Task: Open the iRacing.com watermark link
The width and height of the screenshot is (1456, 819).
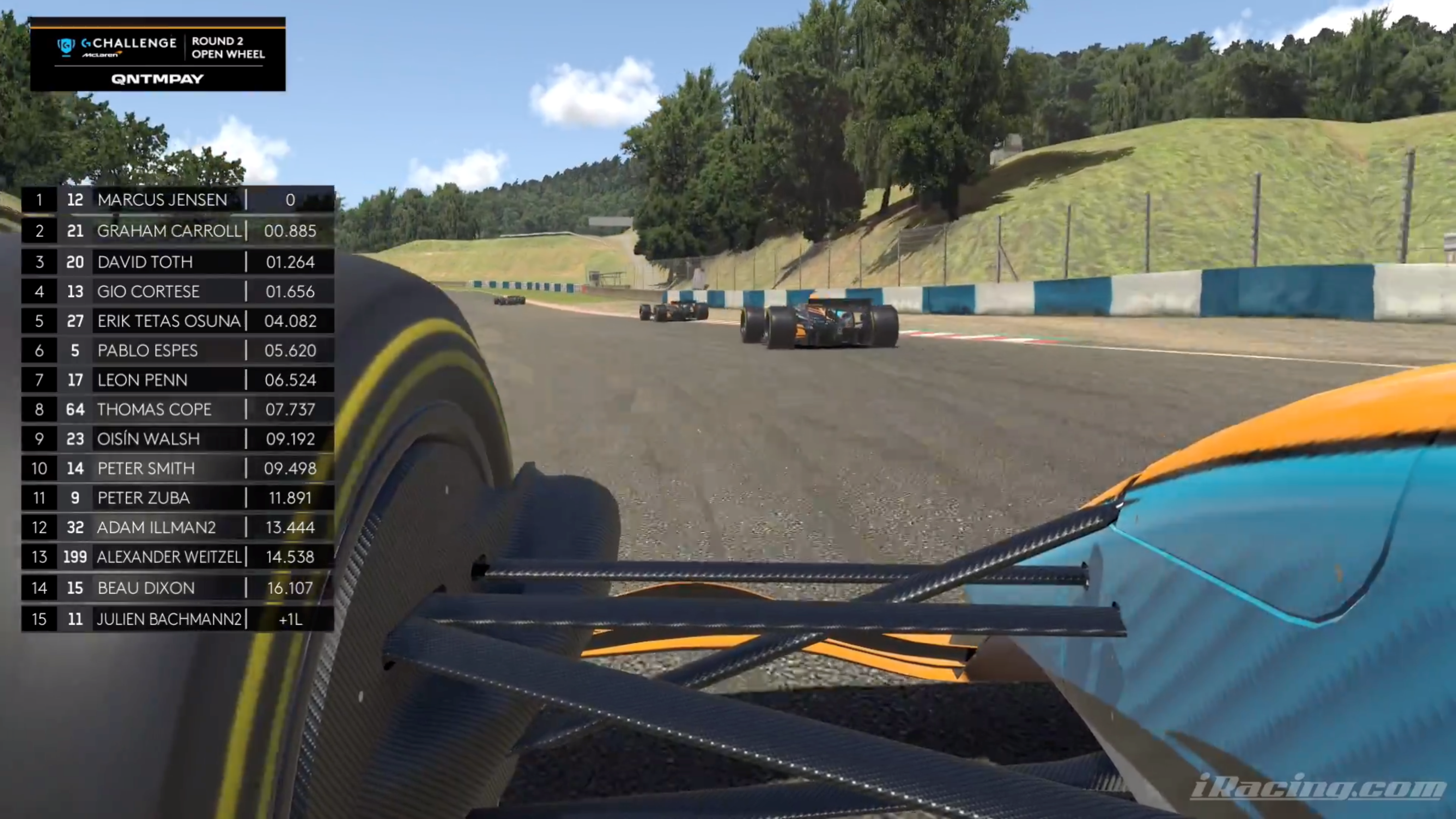Action: coord(1319,787)
